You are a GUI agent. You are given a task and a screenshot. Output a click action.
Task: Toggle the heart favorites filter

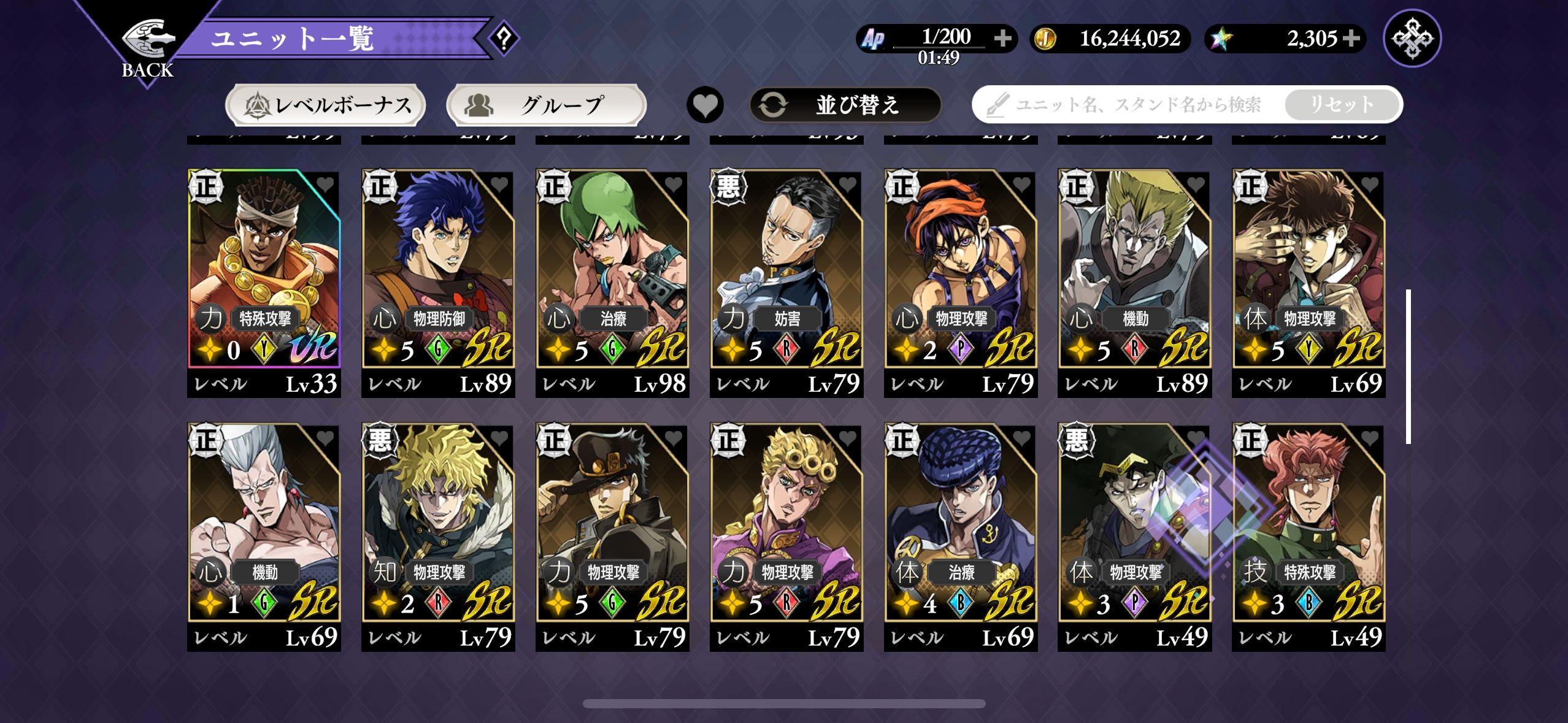point(705,105)
